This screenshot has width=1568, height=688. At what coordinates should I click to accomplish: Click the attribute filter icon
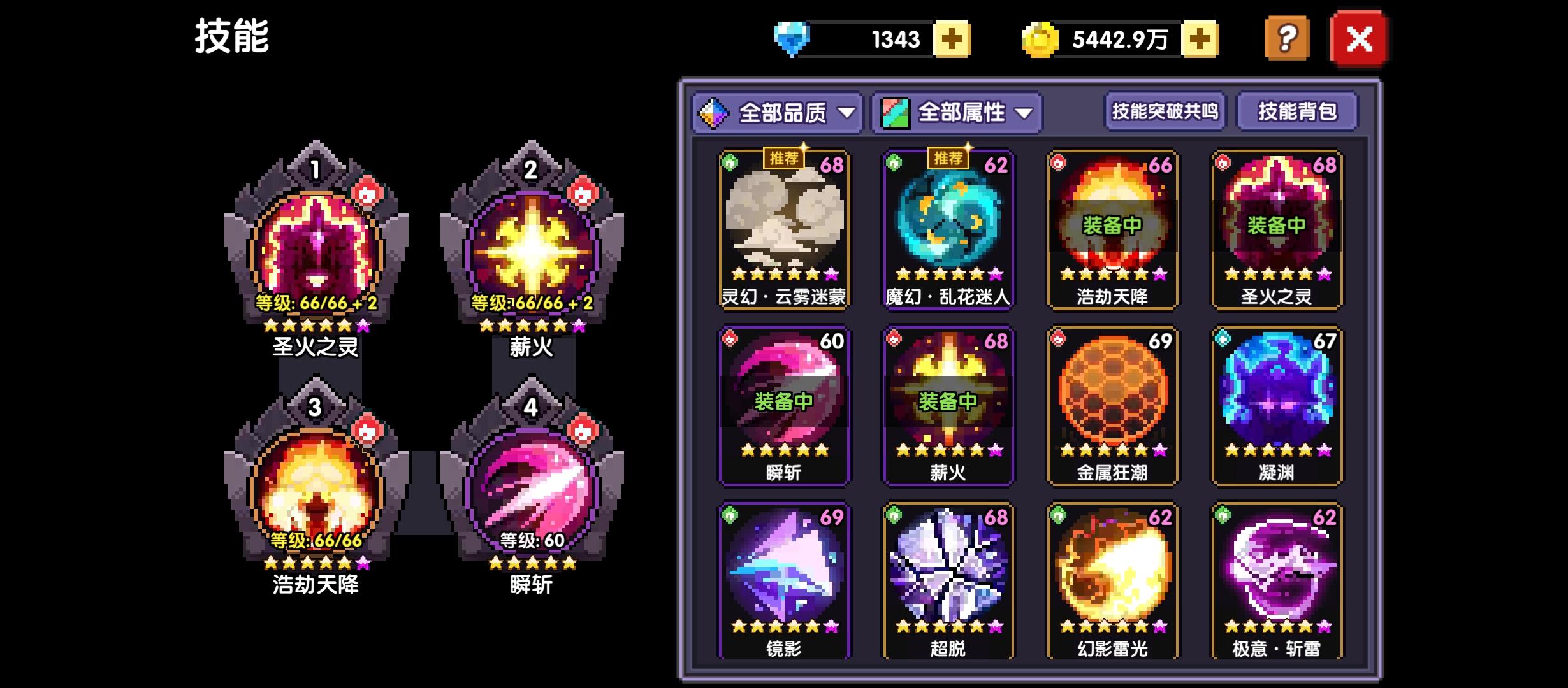pyautogui.click(x=894, y=112)
